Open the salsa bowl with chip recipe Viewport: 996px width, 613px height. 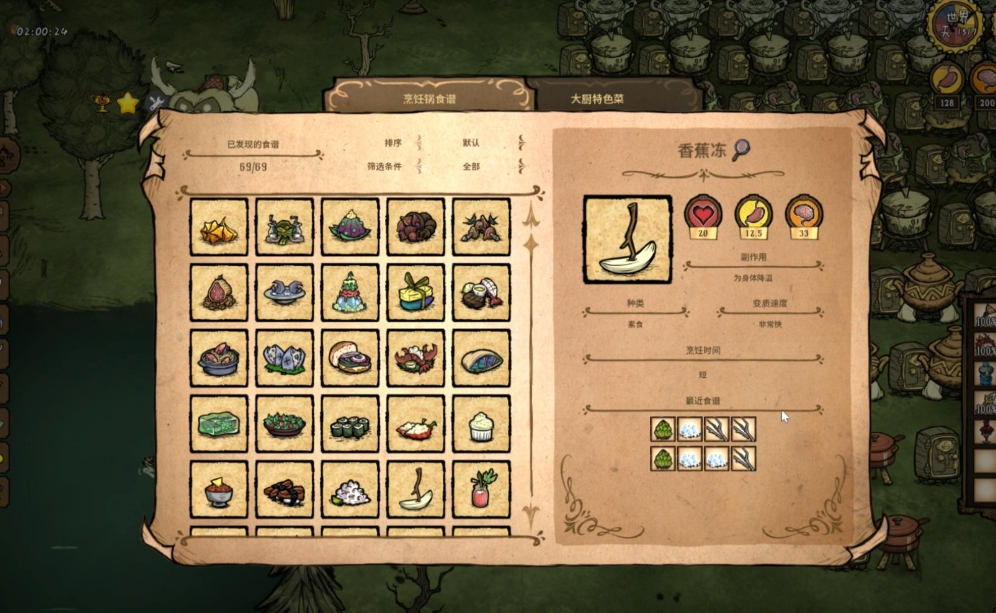(219, 490)
